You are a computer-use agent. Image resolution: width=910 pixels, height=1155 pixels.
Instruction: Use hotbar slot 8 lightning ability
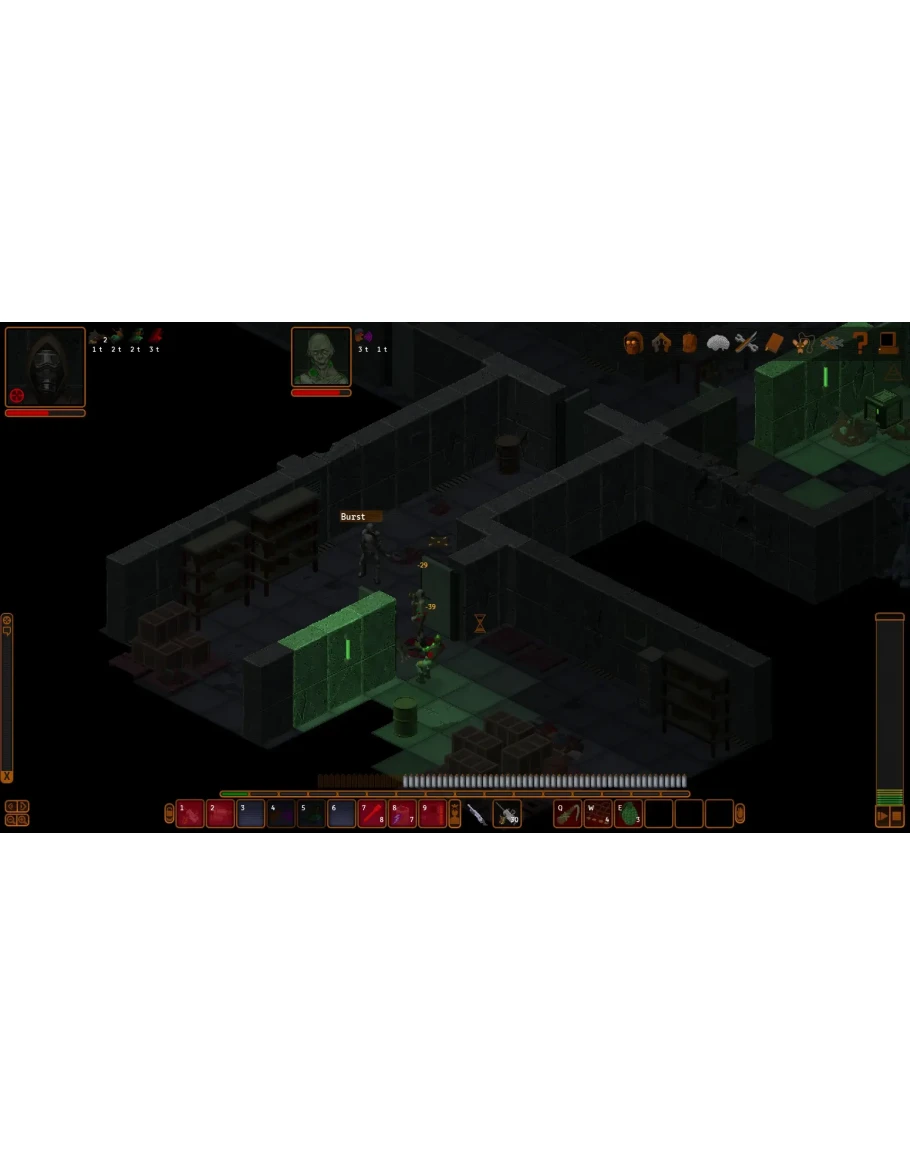(x=402, y=814)
